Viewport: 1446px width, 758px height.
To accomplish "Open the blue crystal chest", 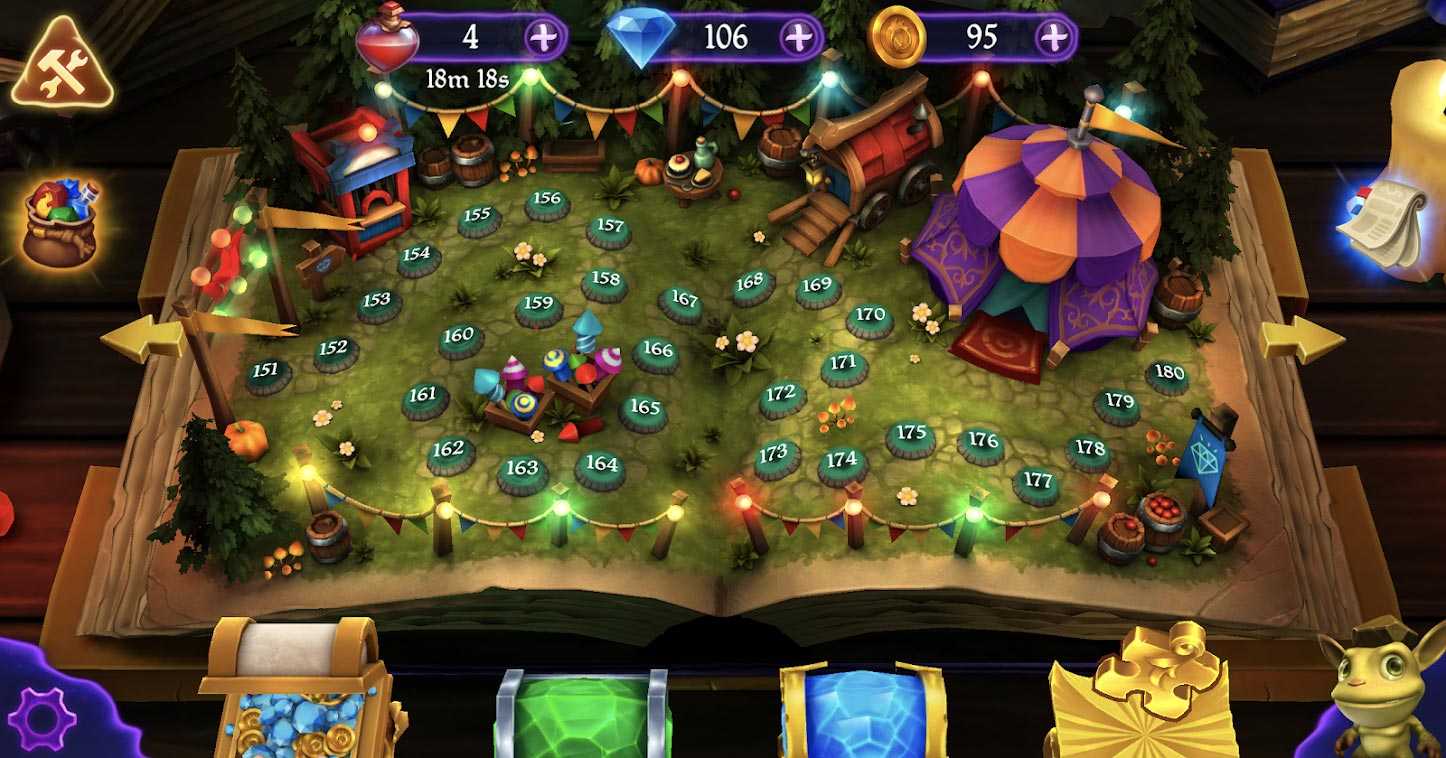I will pos(862,710).
